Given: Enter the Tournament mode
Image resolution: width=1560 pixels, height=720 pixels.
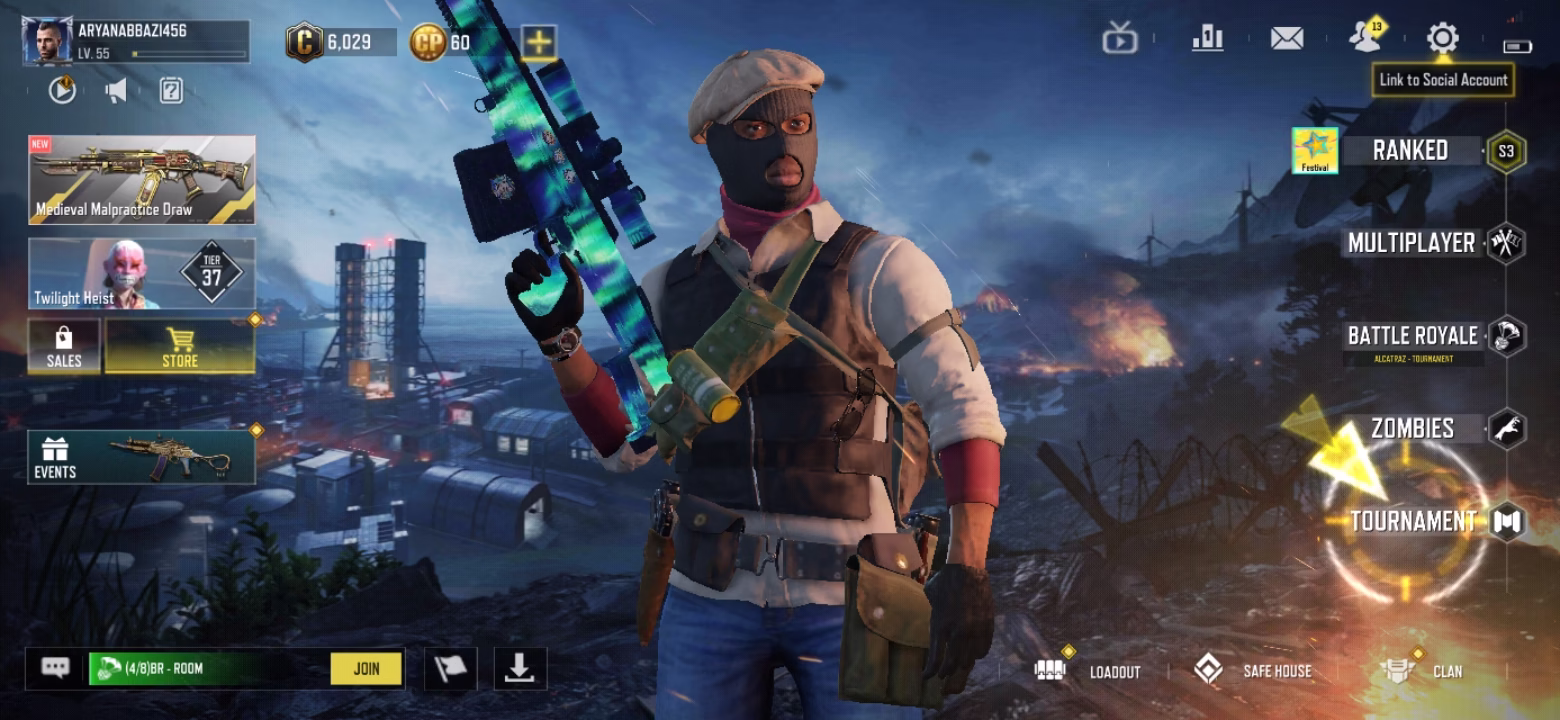Looking at the screenshot, I should [1413, 521].
